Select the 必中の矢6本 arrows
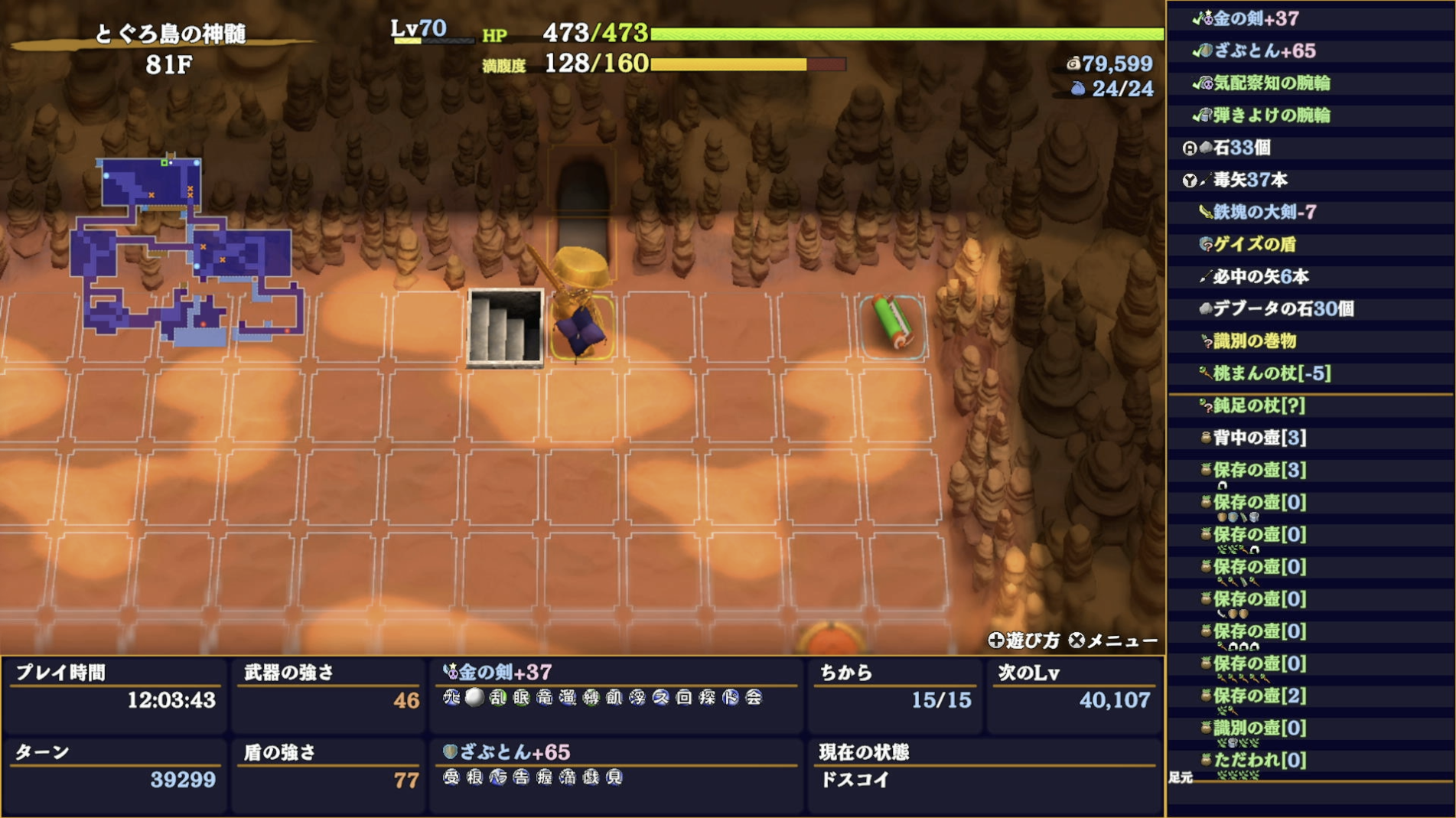The width and height of the screenshot is (1456, 818). click(1260, 276)
